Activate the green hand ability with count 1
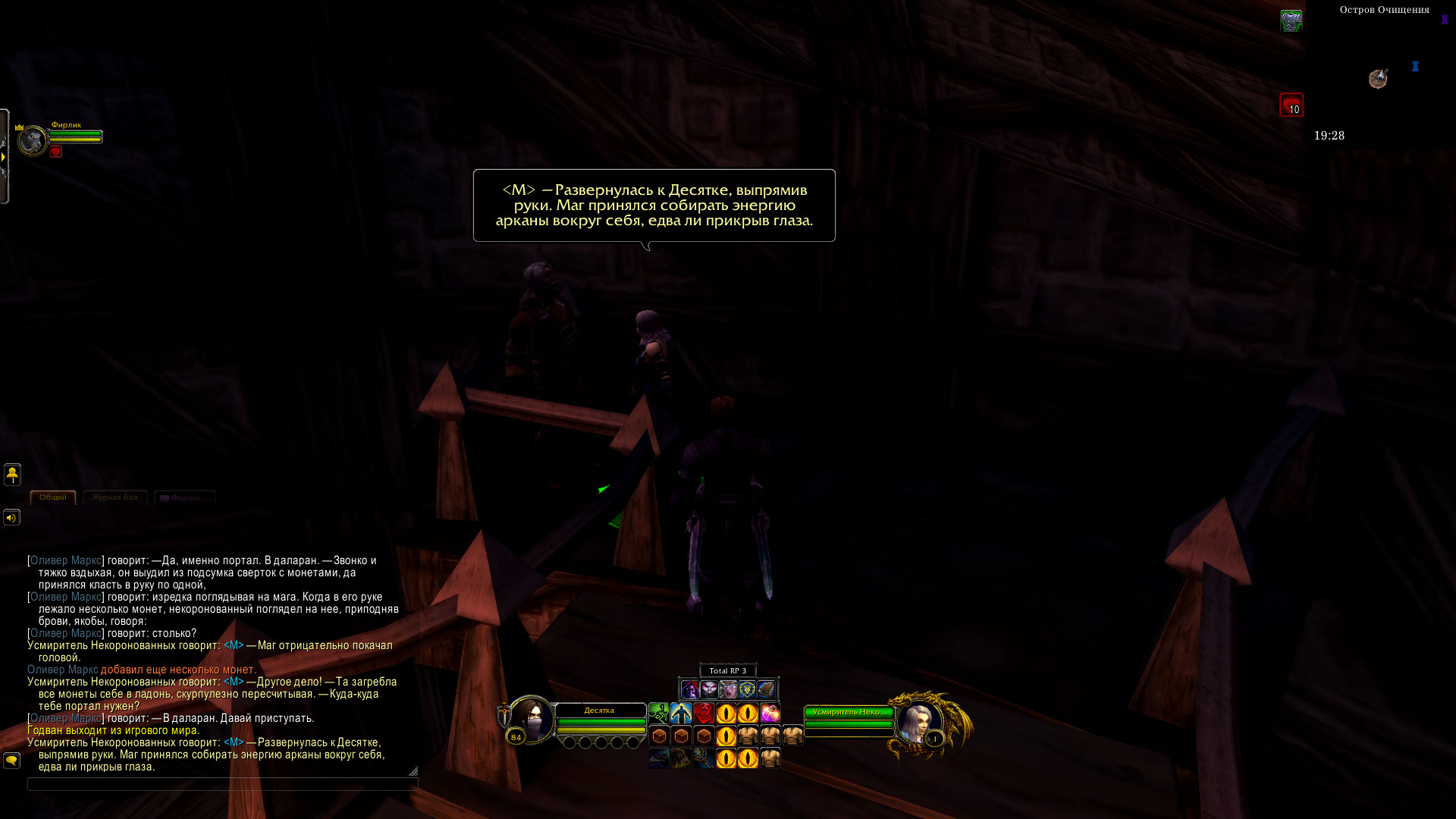Viewport: 1456px width, 819px height. coord(658,714)
